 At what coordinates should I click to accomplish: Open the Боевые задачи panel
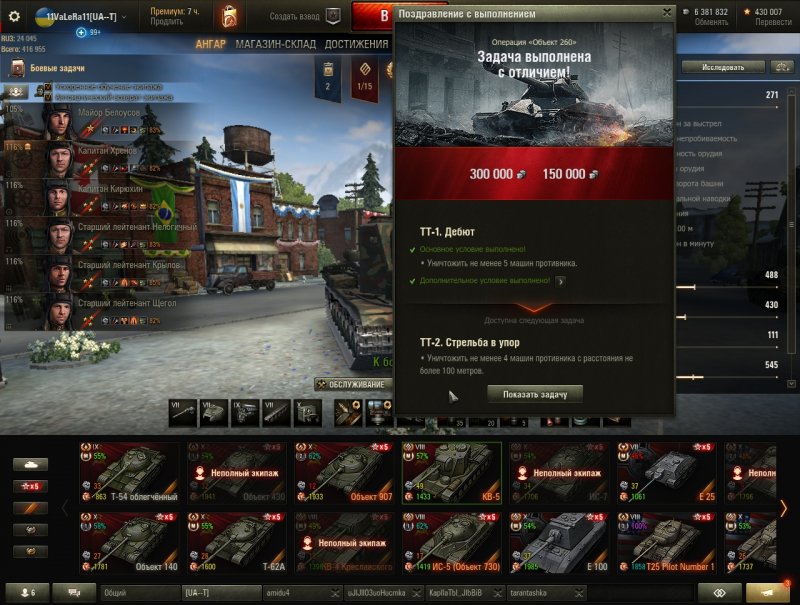click(x=60, y=68)
